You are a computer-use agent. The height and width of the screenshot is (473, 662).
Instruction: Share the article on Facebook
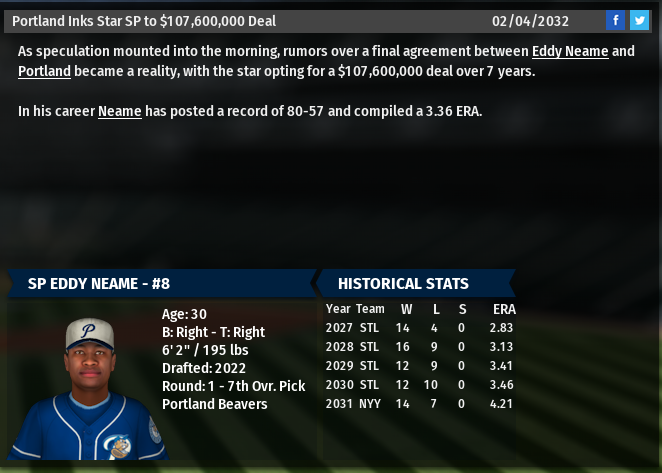point(616,20)
